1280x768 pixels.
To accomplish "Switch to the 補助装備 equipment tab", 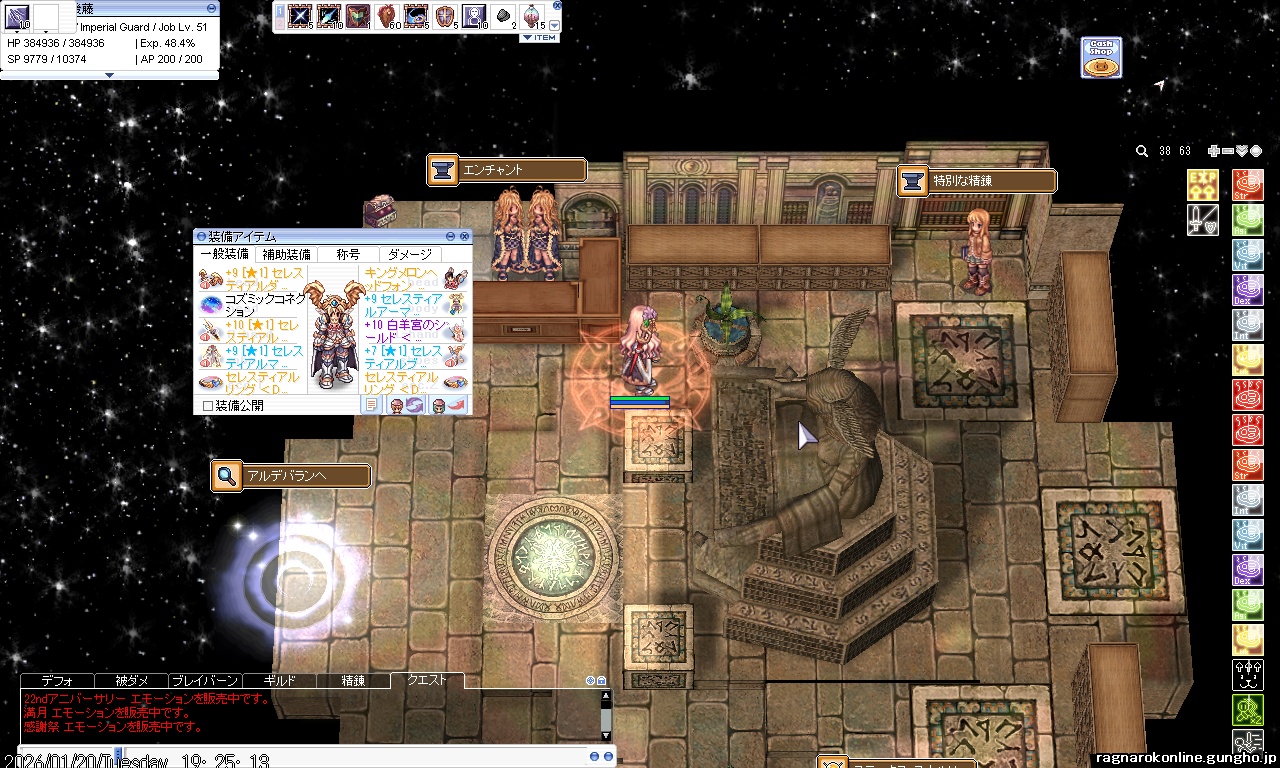I will click(x=287, y=255).
